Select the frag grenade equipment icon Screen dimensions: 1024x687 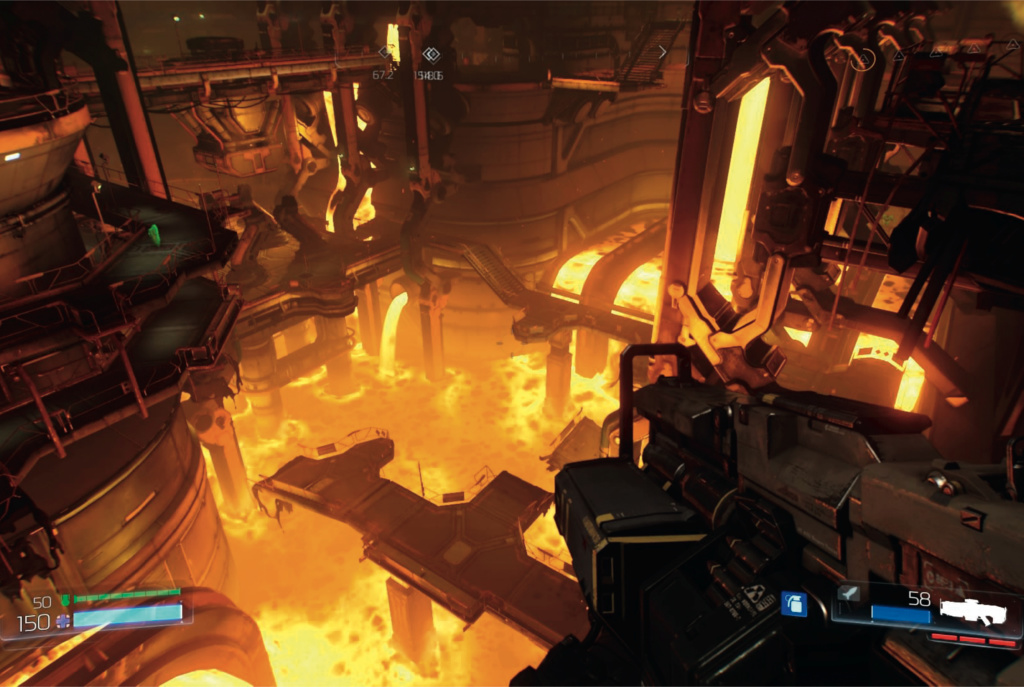794,604
